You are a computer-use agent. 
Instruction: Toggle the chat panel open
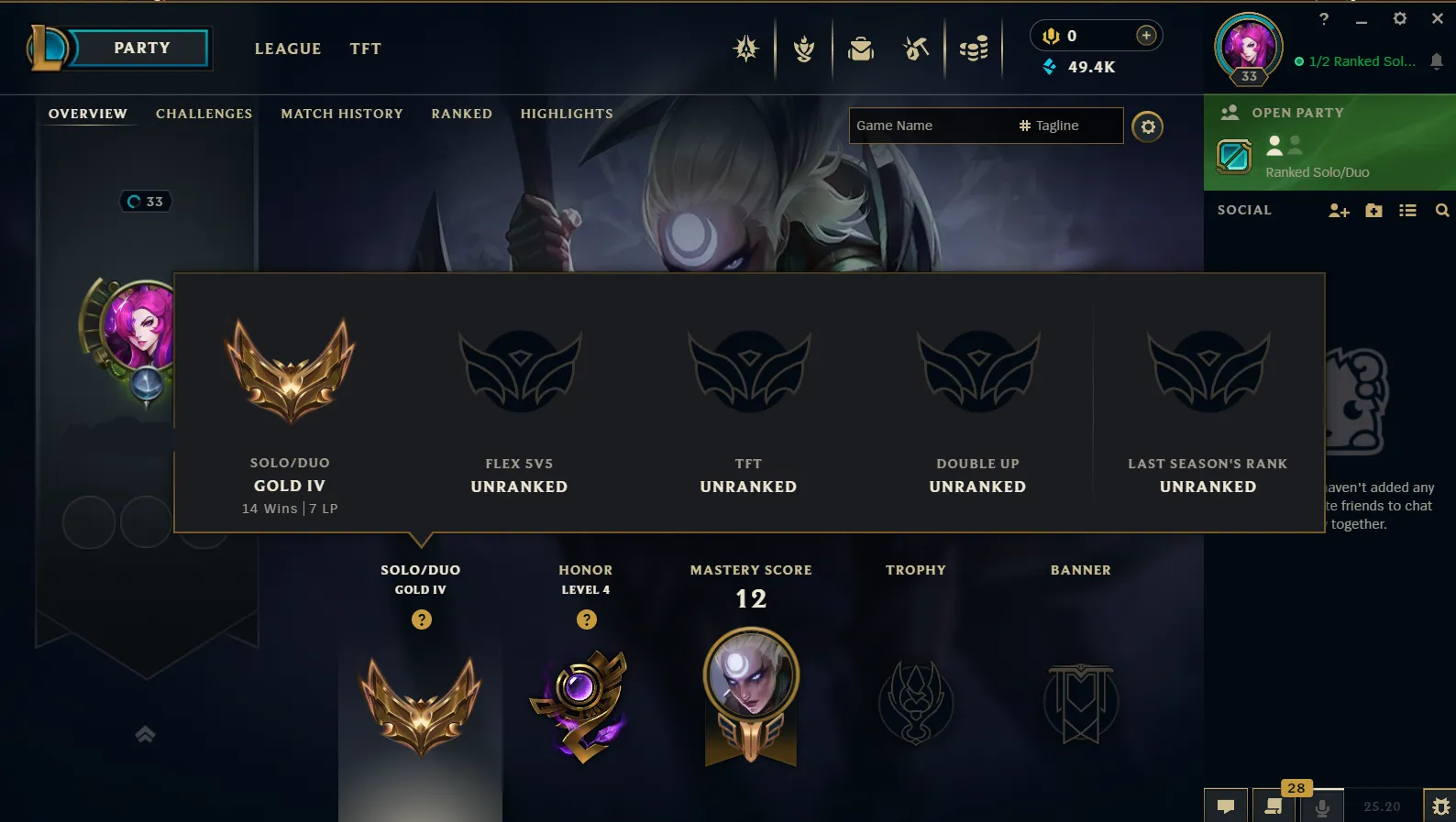[x=1226, y=807]
